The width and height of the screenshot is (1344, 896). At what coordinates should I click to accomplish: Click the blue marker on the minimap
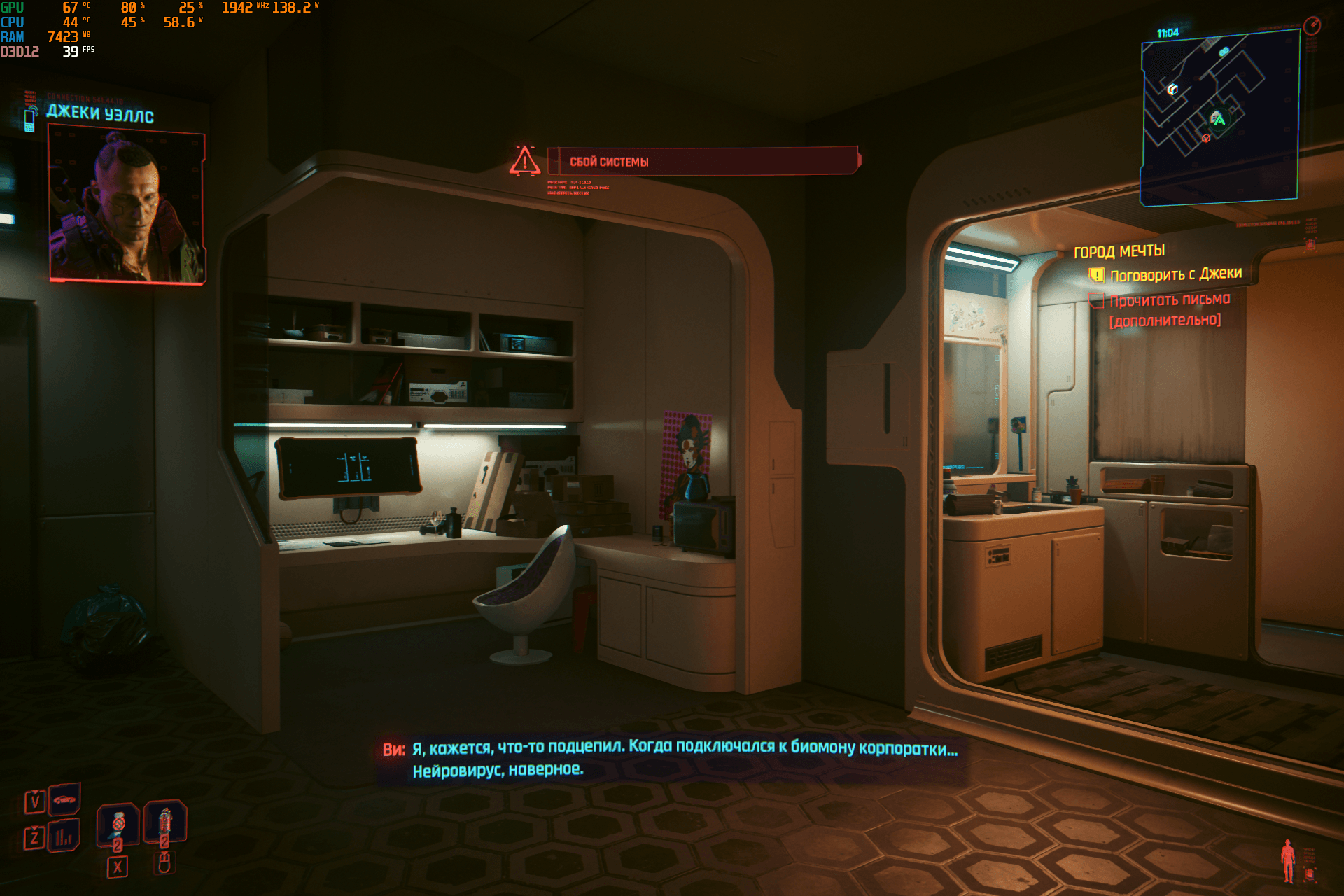1224,52
